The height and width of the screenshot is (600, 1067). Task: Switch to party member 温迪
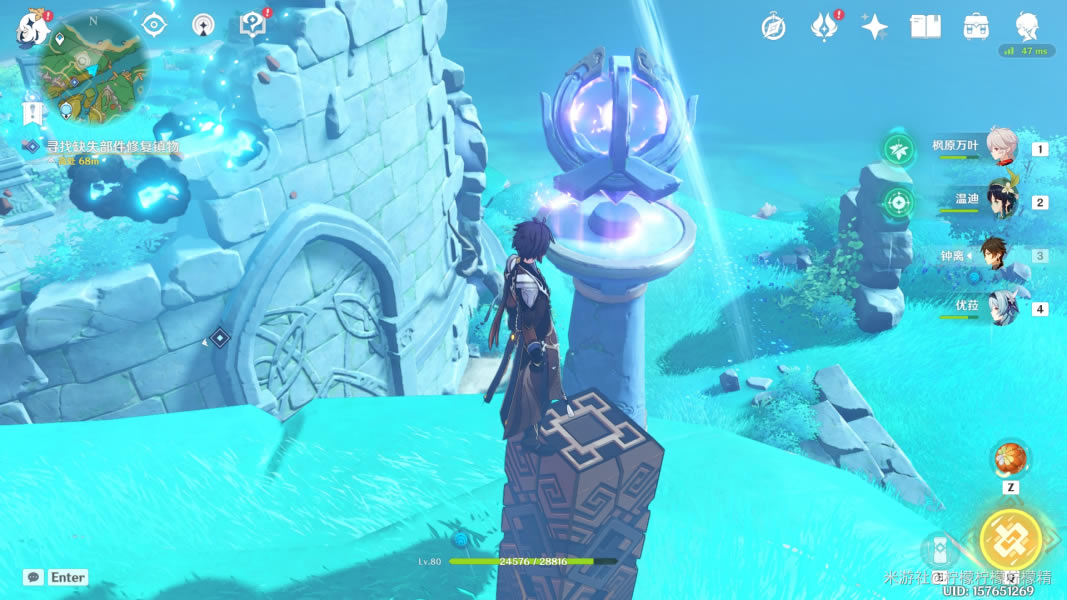tap(1001, 200)
